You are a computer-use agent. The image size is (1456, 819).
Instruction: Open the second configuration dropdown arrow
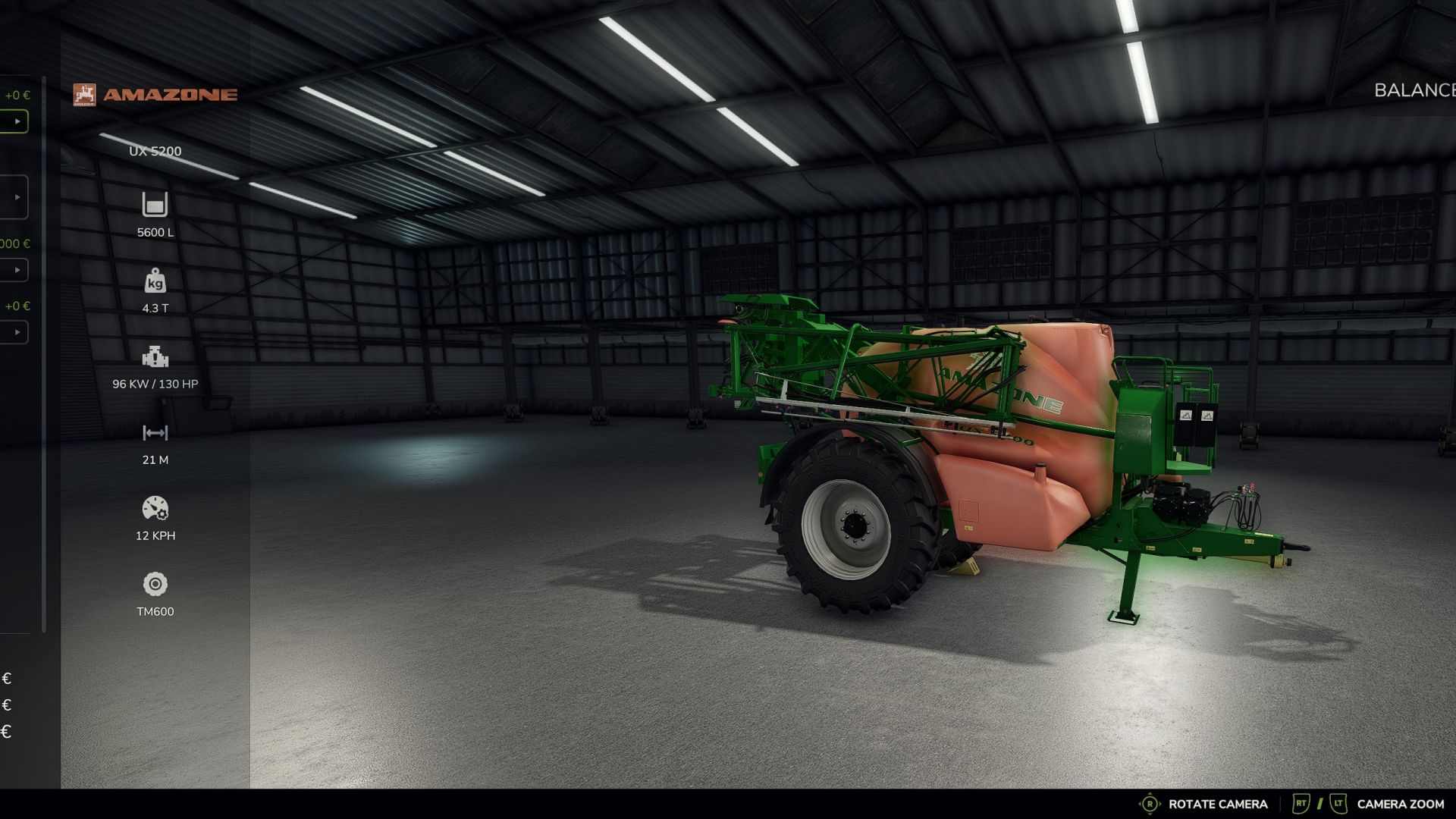pyautogui.click(x=17, y=196)
